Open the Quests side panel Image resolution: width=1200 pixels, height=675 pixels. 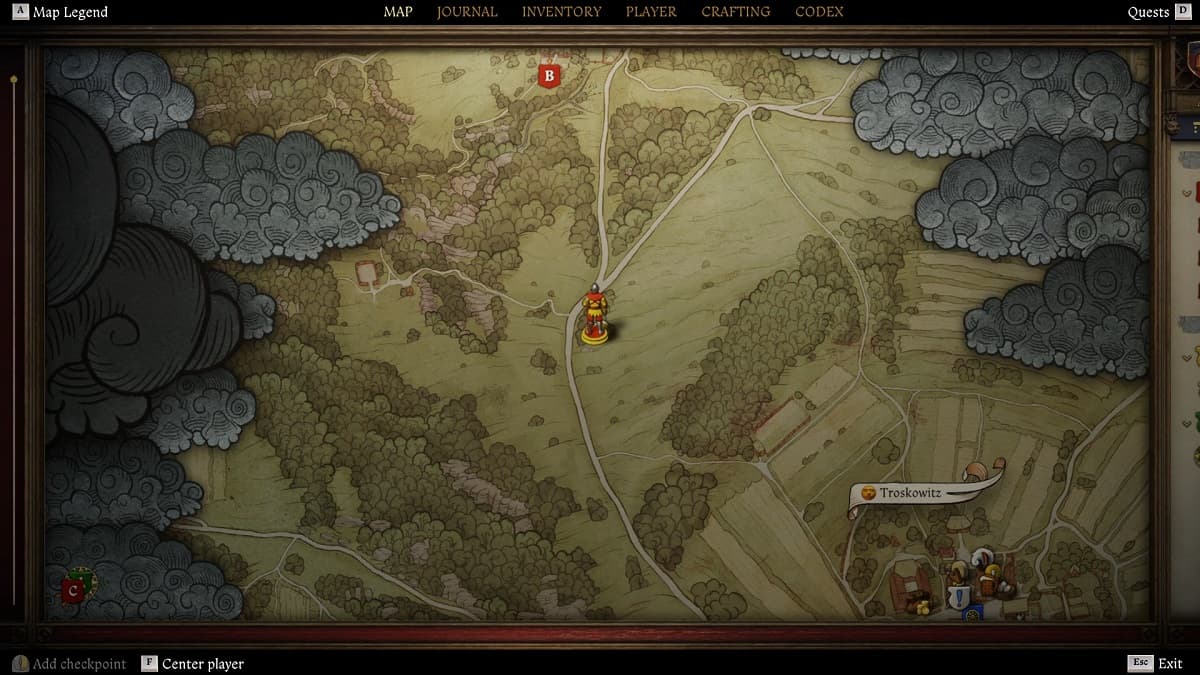point(1148,12)
